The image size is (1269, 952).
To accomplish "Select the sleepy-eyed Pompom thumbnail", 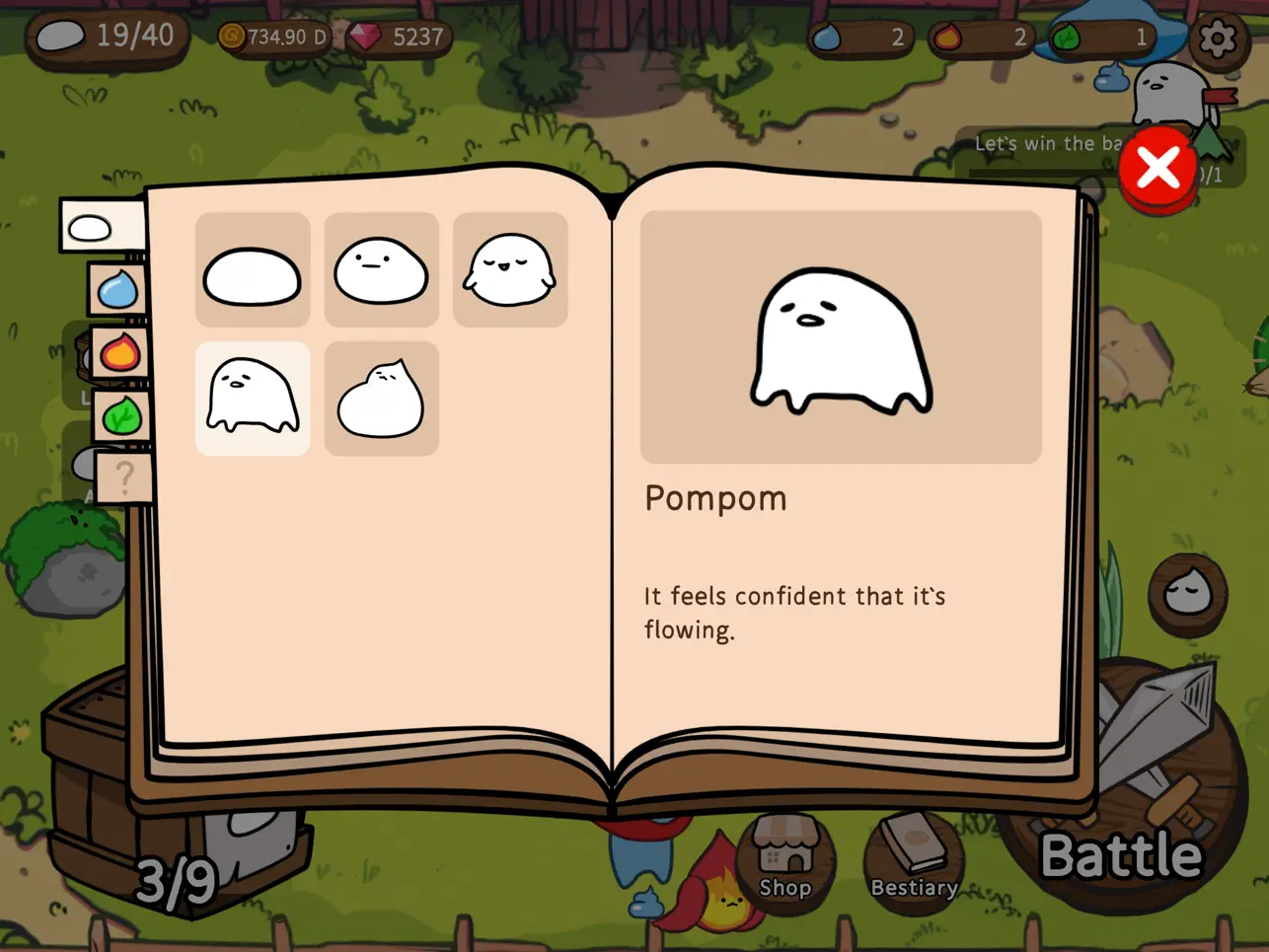I will pos(509,267).
